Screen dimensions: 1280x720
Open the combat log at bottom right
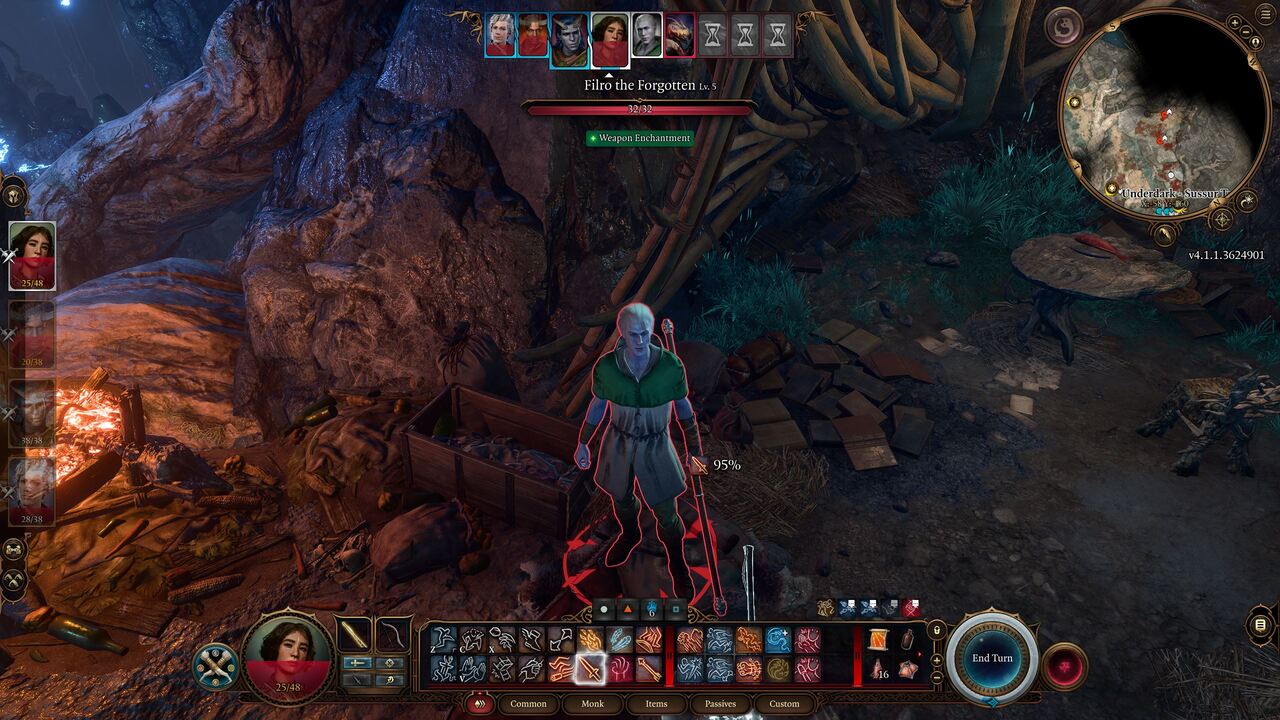click(x=1260, y=624)
